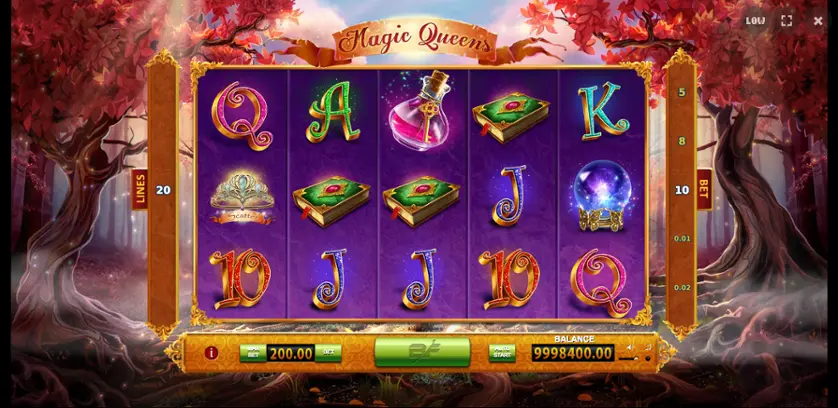Close the game window
The width and height of the screenshot is (838, 408).
tap(818, 20)
